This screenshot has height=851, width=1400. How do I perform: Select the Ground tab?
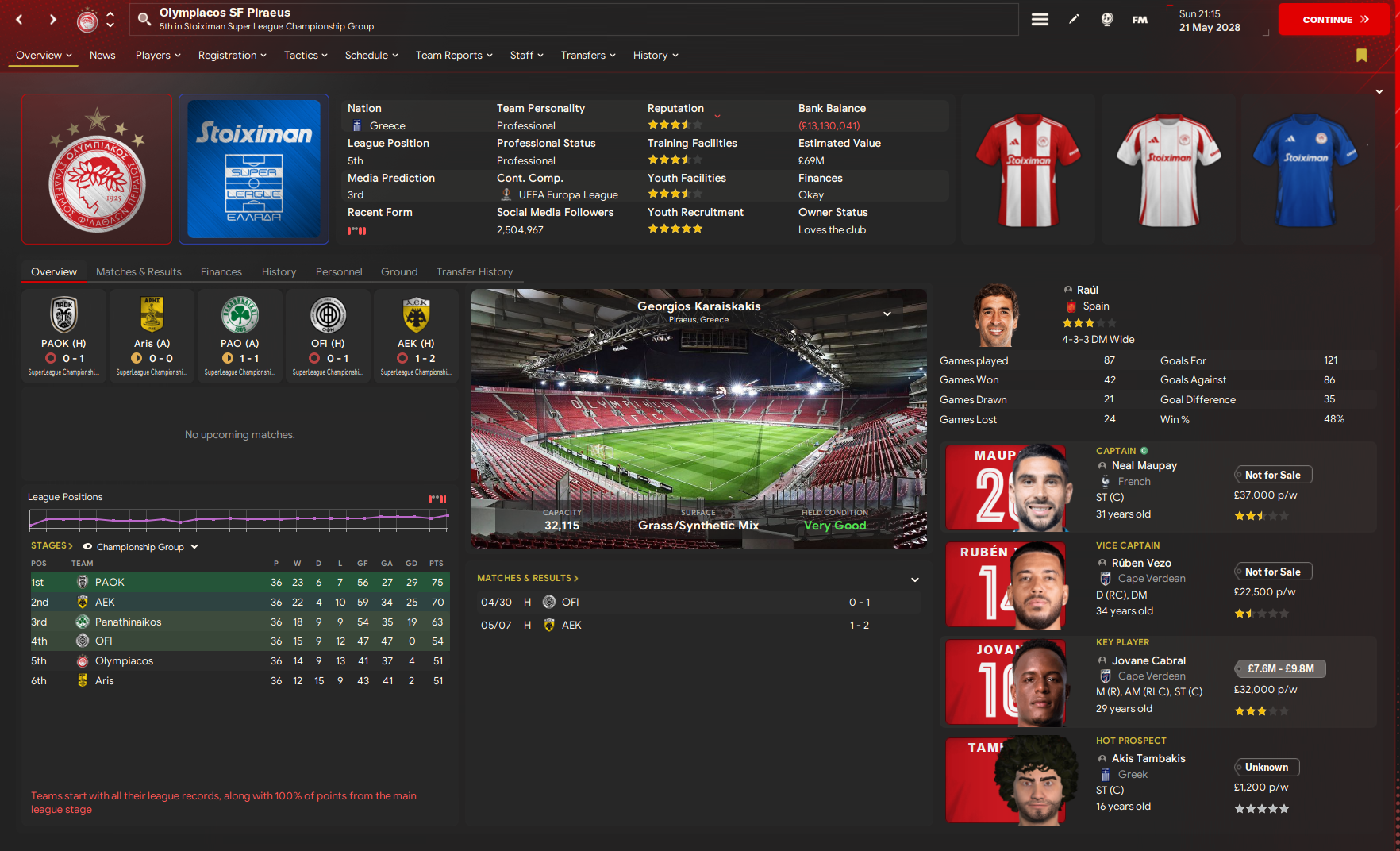(x=398, y=272)
